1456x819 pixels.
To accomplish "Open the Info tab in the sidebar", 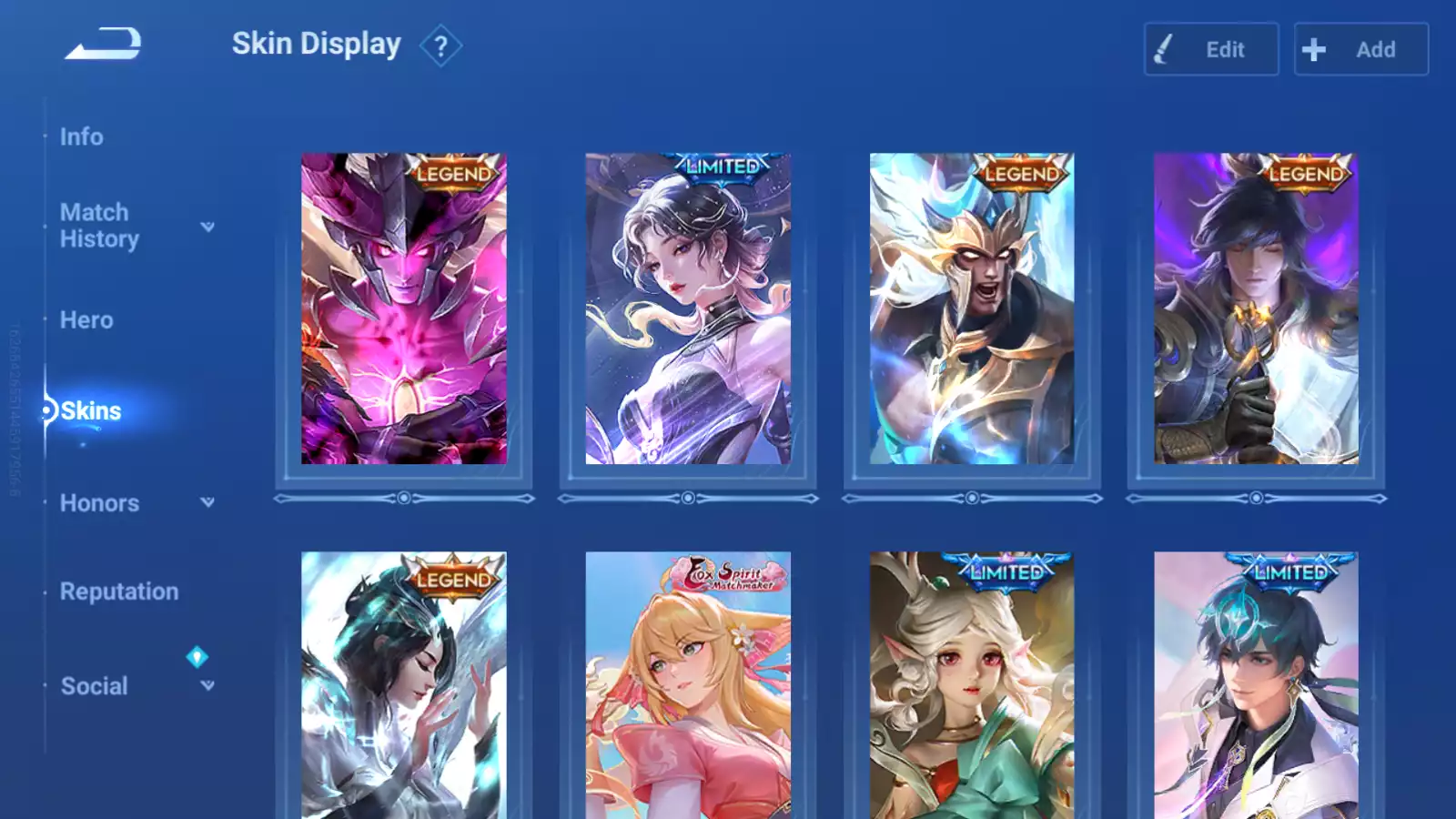I will [82, 136].
